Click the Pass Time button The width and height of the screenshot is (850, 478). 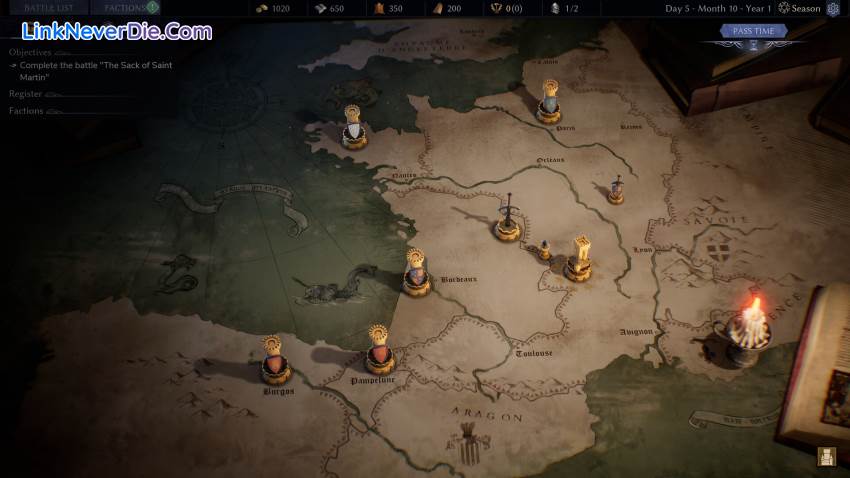pos(753,31)
